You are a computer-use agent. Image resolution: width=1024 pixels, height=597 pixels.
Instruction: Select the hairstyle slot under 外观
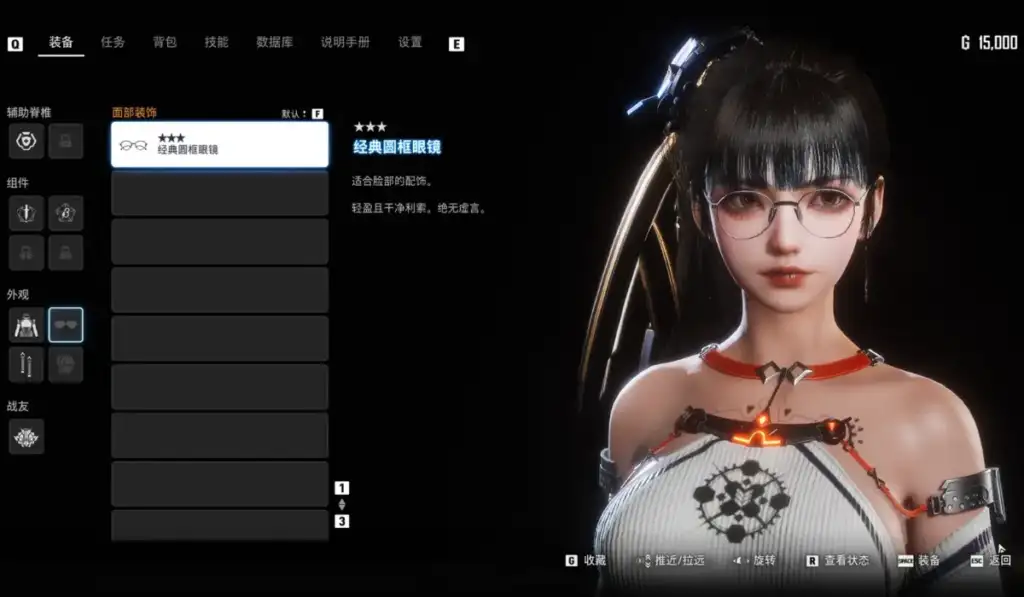pos(66,365)
